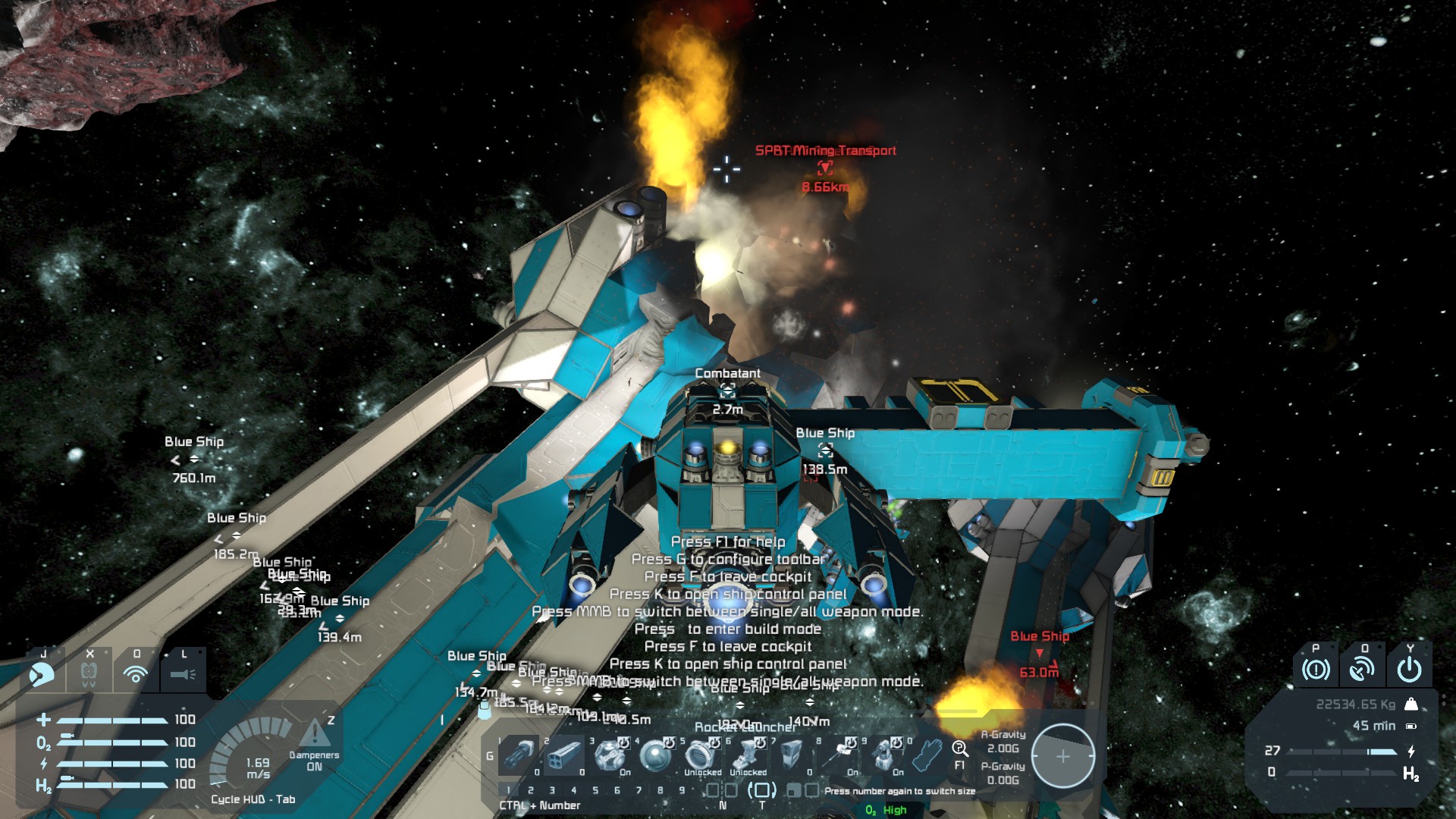
Task: Switch the connector lock in slot five
Action: click(x=700, y=756)
